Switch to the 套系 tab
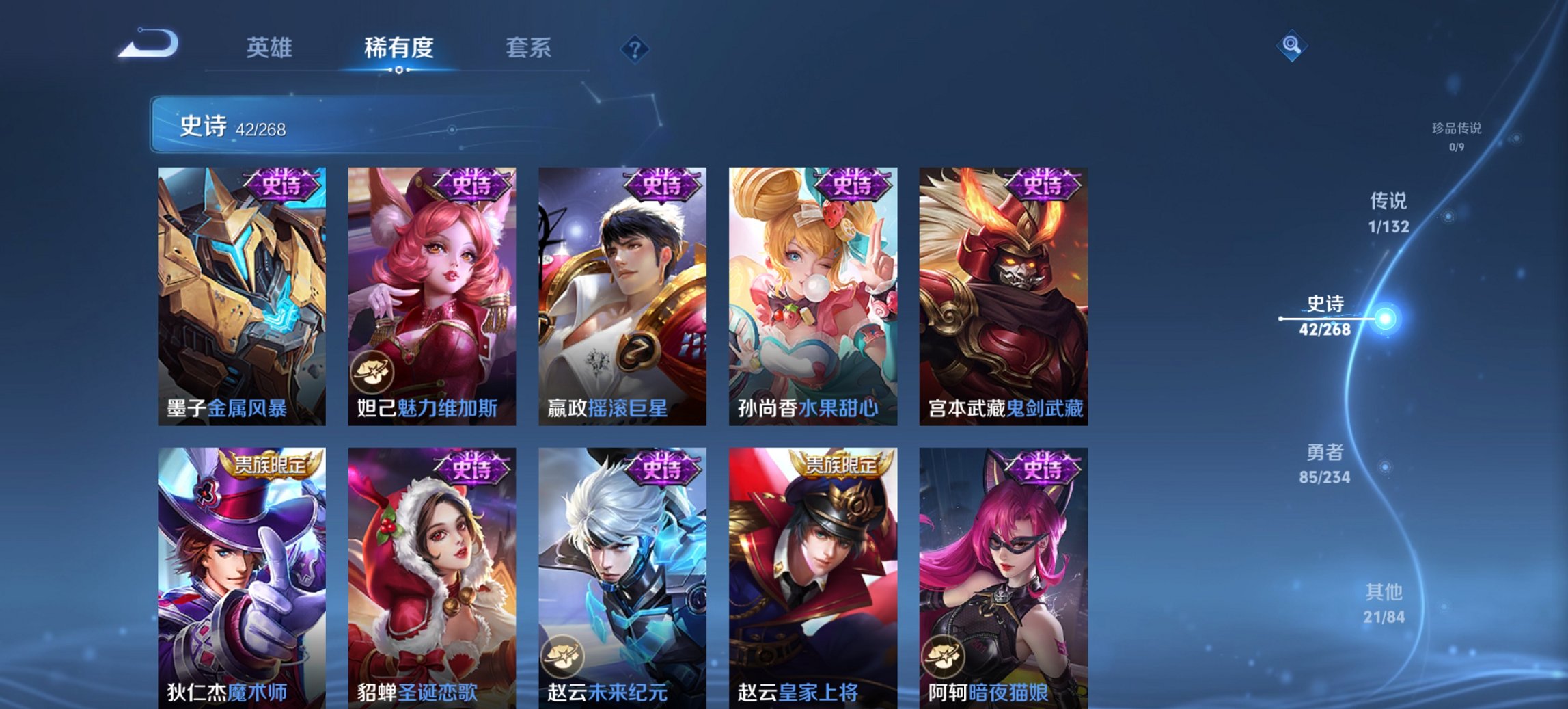This screenshot has height=709, width=1568. (527, 49)
